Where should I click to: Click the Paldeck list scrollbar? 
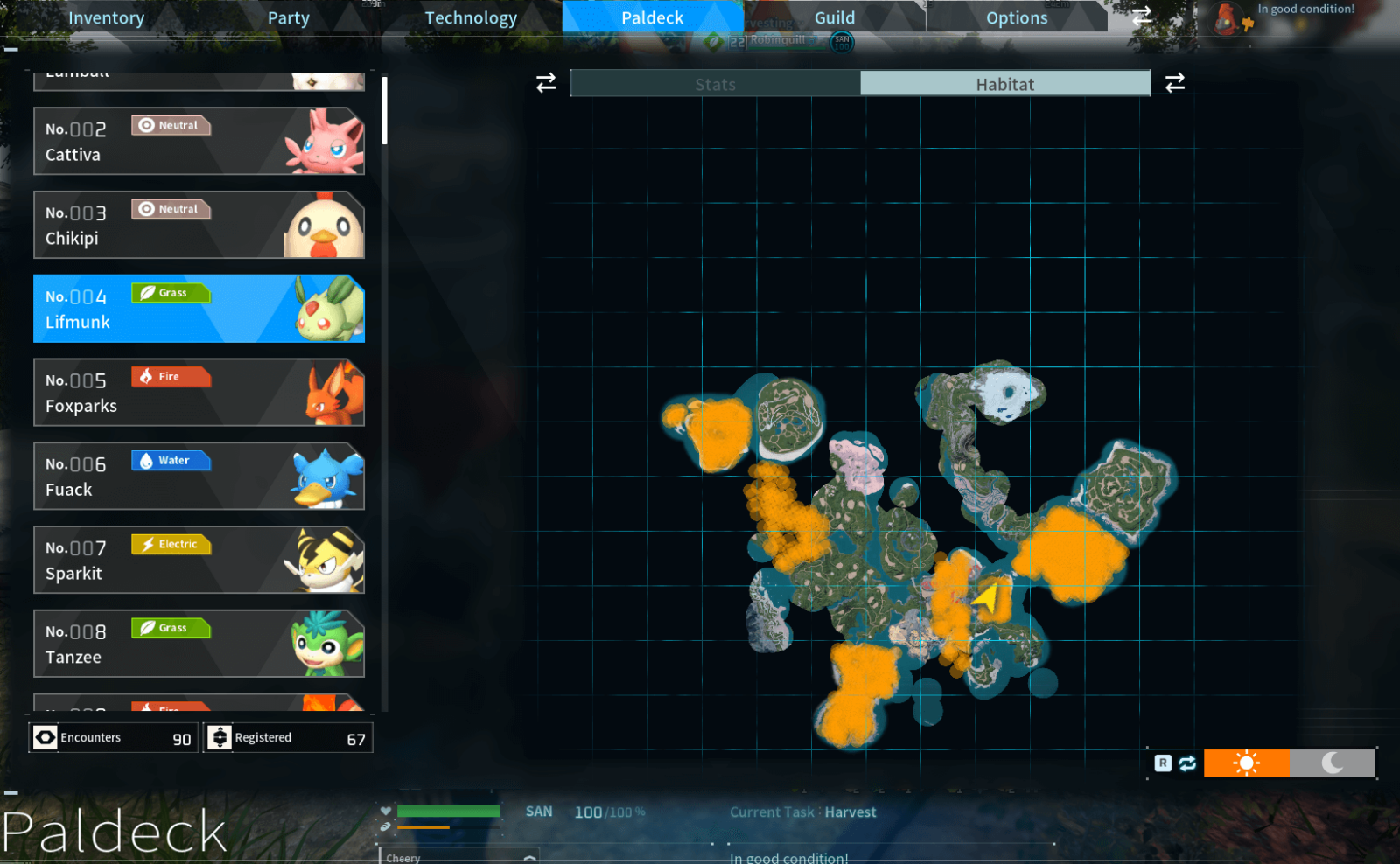point(384,112)
